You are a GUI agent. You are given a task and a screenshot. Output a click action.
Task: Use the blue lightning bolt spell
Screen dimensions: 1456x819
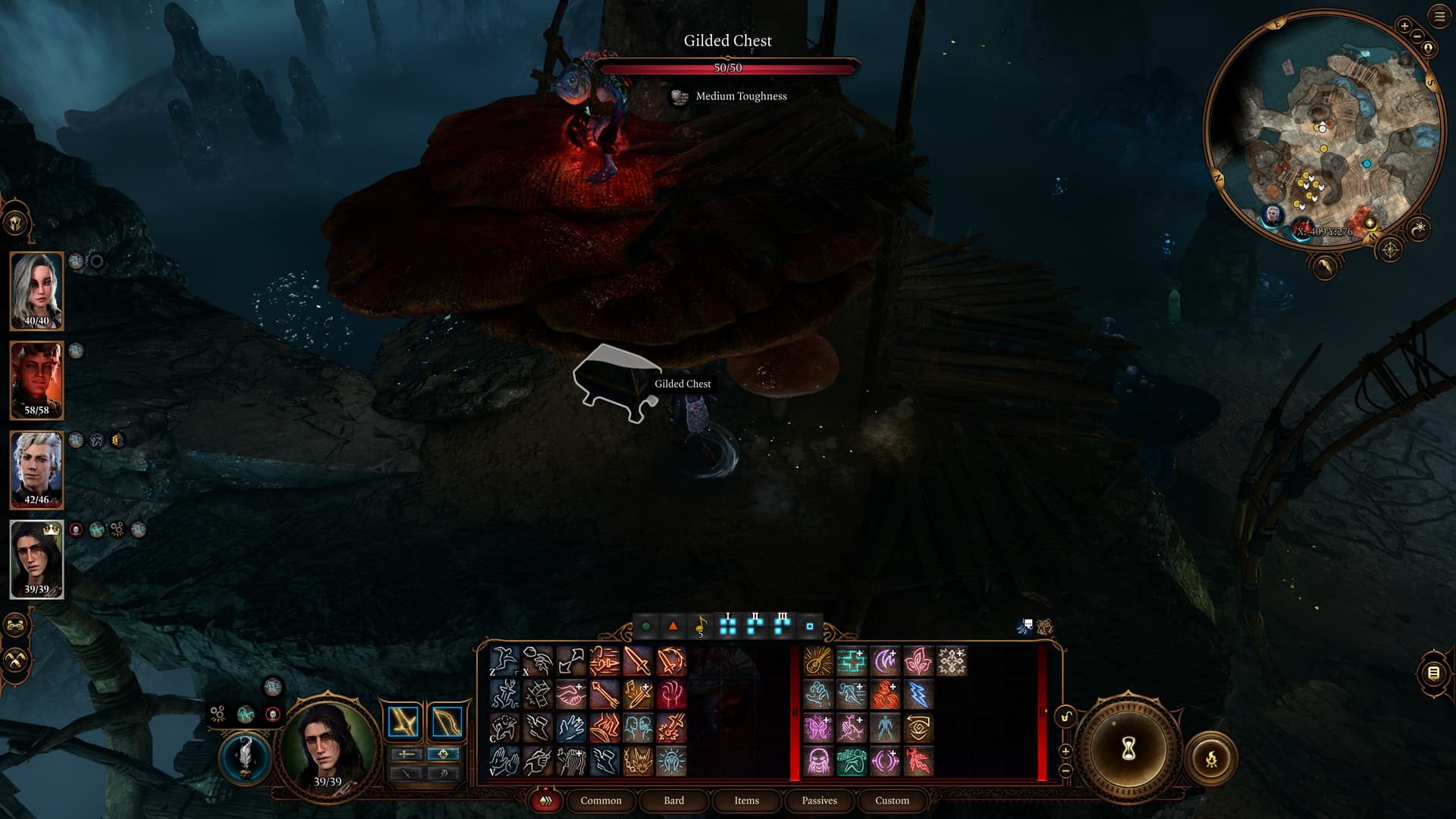click(918, 695)
